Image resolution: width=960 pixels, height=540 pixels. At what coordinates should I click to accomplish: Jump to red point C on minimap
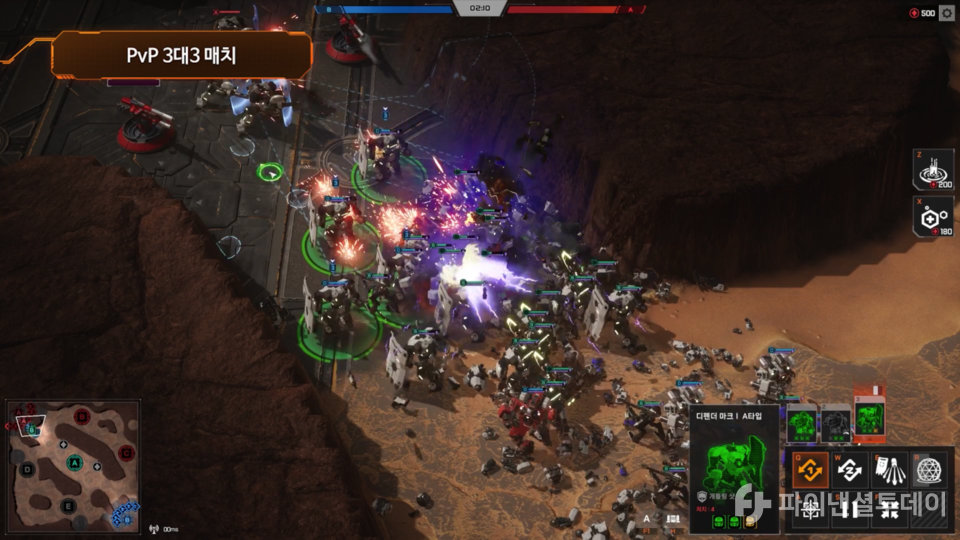126,453
